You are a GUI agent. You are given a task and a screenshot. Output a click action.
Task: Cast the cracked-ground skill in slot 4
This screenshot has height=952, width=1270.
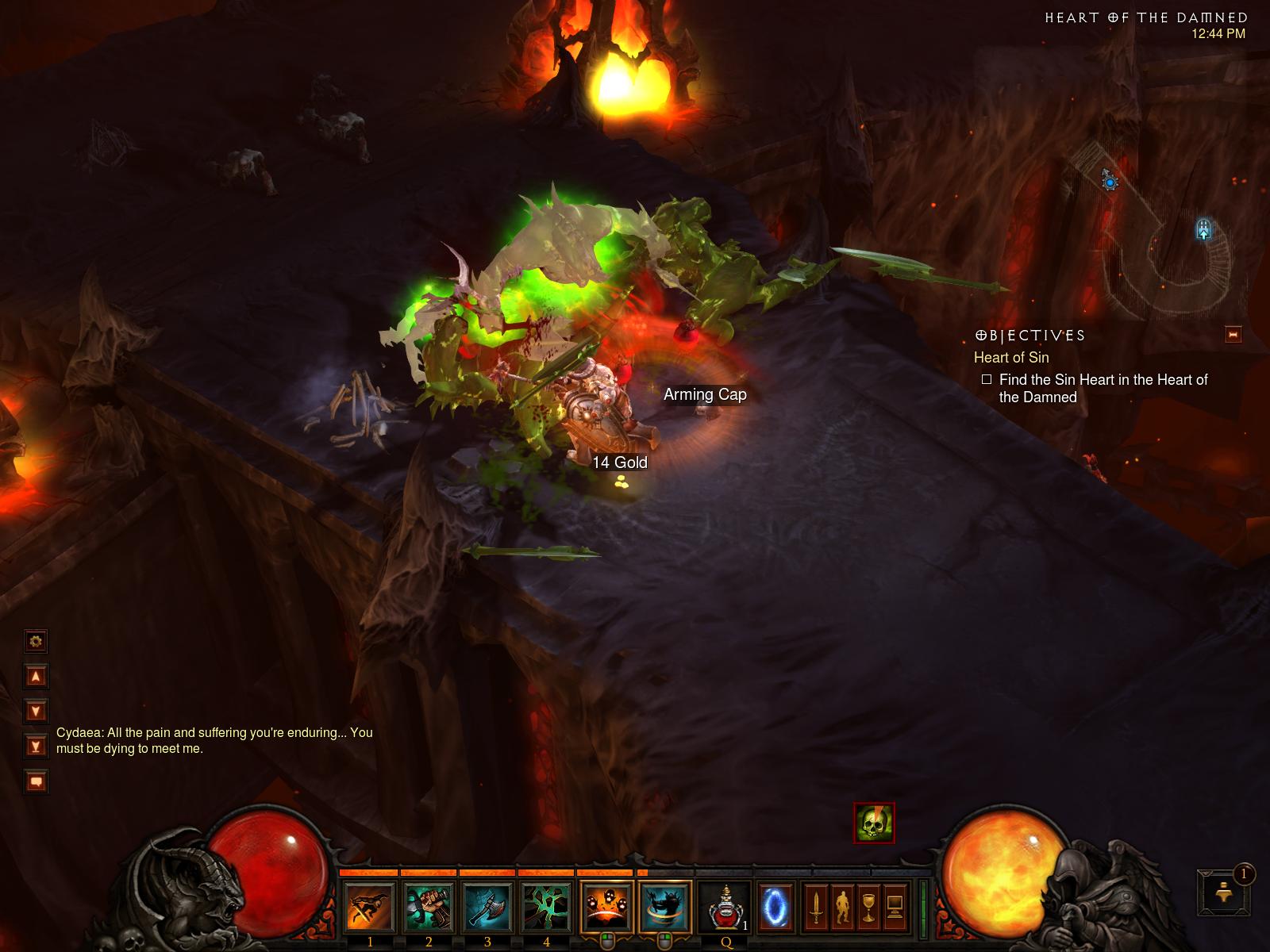click(546, 908)
